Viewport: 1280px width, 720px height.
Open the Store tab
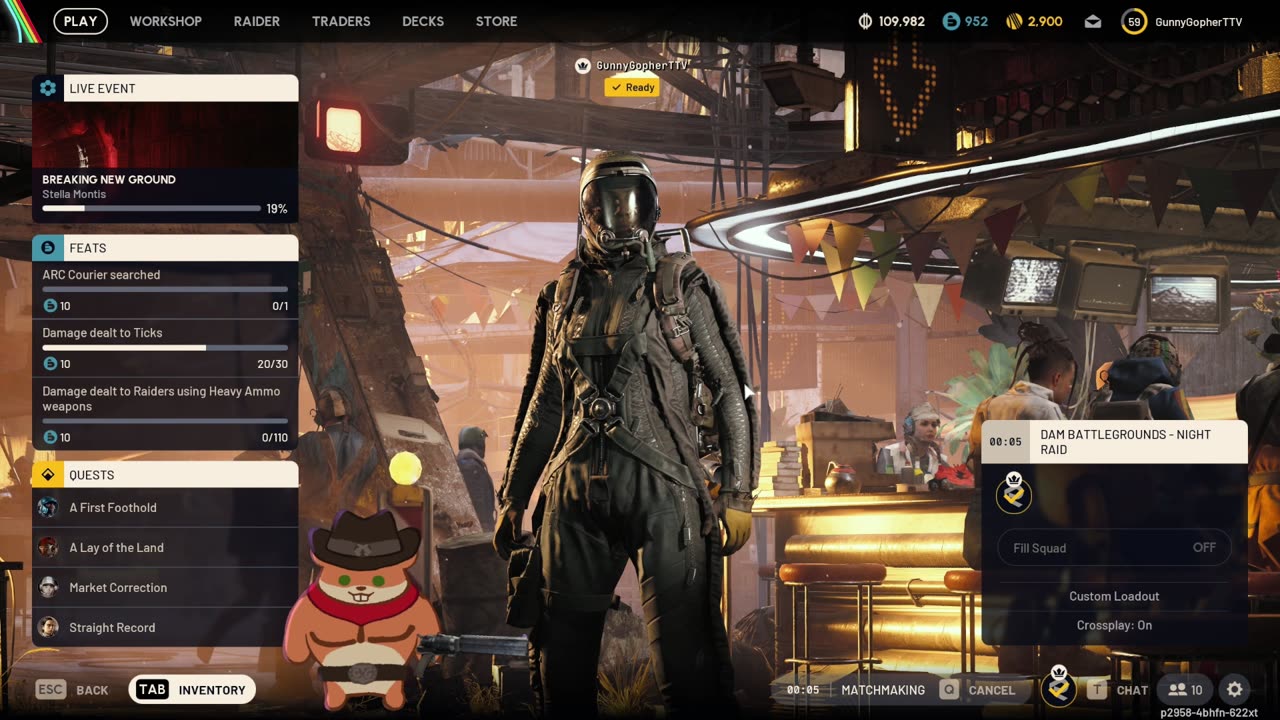(496, 21)
